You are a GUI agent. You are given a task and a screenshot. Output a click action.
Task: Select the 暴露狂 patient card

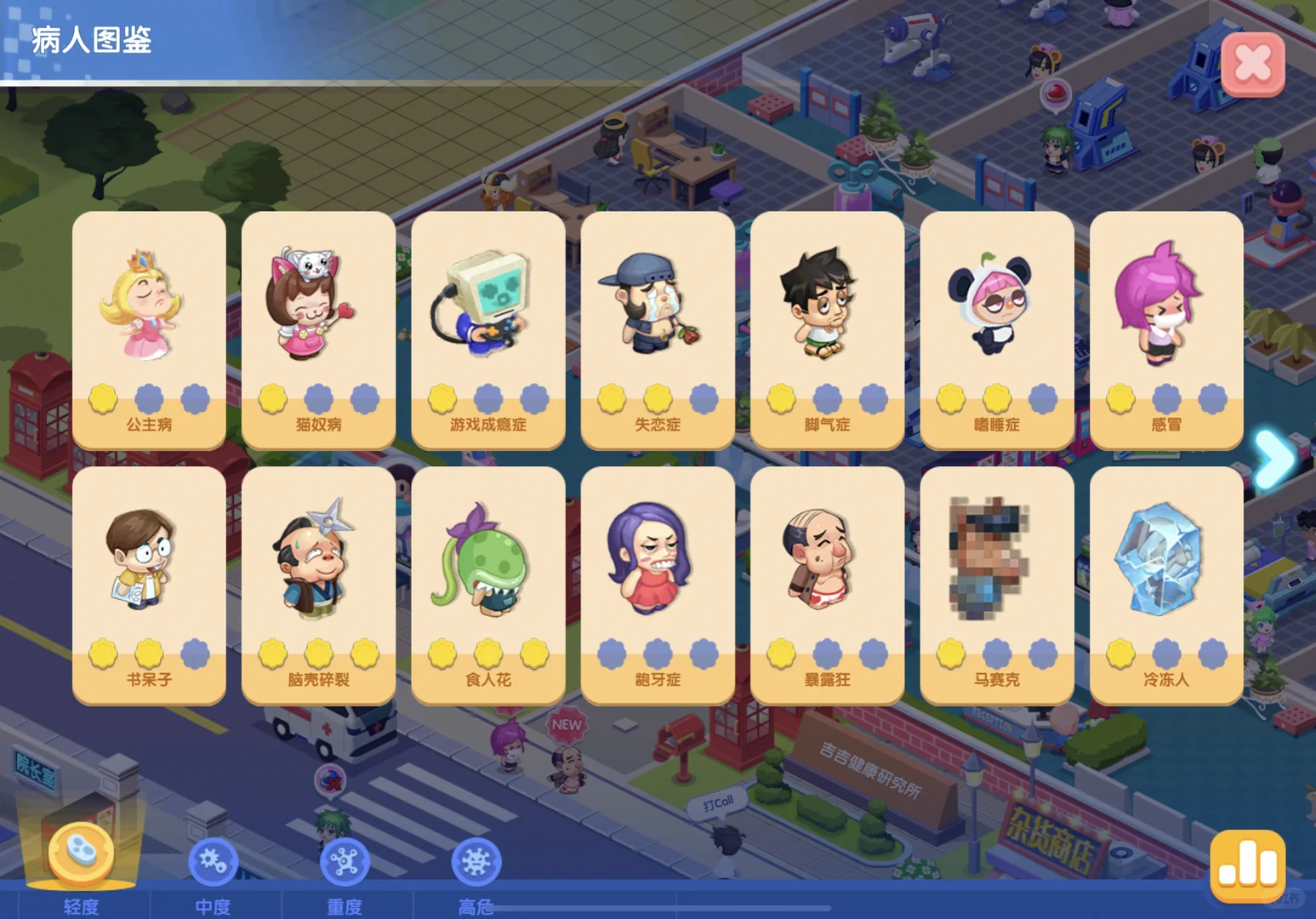827,585
